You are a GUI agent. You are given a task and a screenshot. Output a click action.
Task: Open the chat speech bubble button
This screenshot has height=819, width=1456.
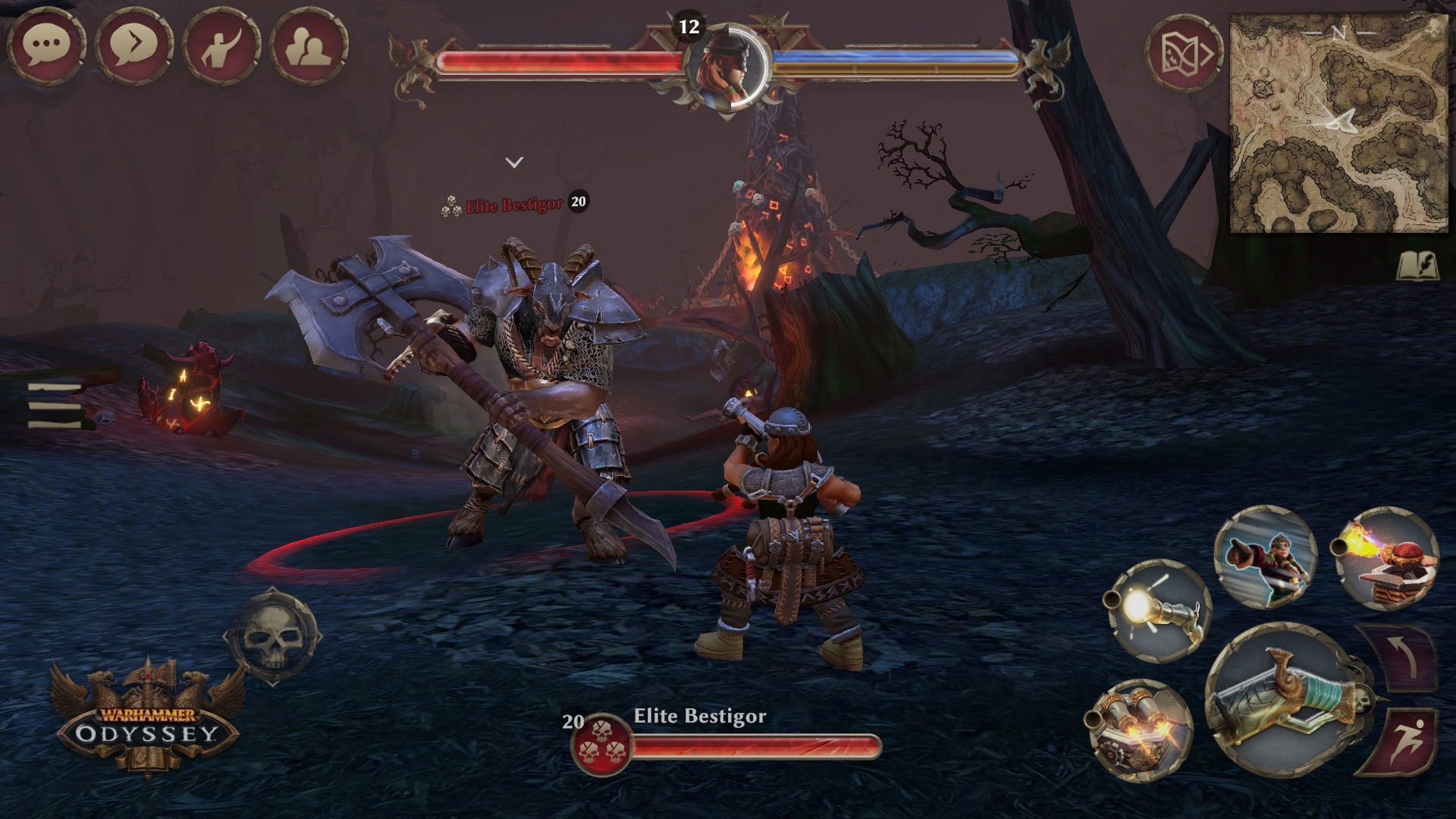coord(46,45)
